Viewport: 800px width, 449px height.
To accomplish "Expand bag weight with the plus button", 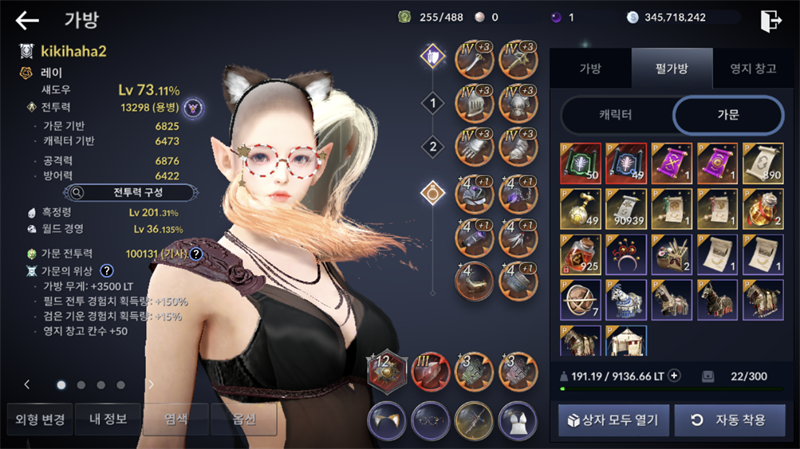I will click(674, 376).
